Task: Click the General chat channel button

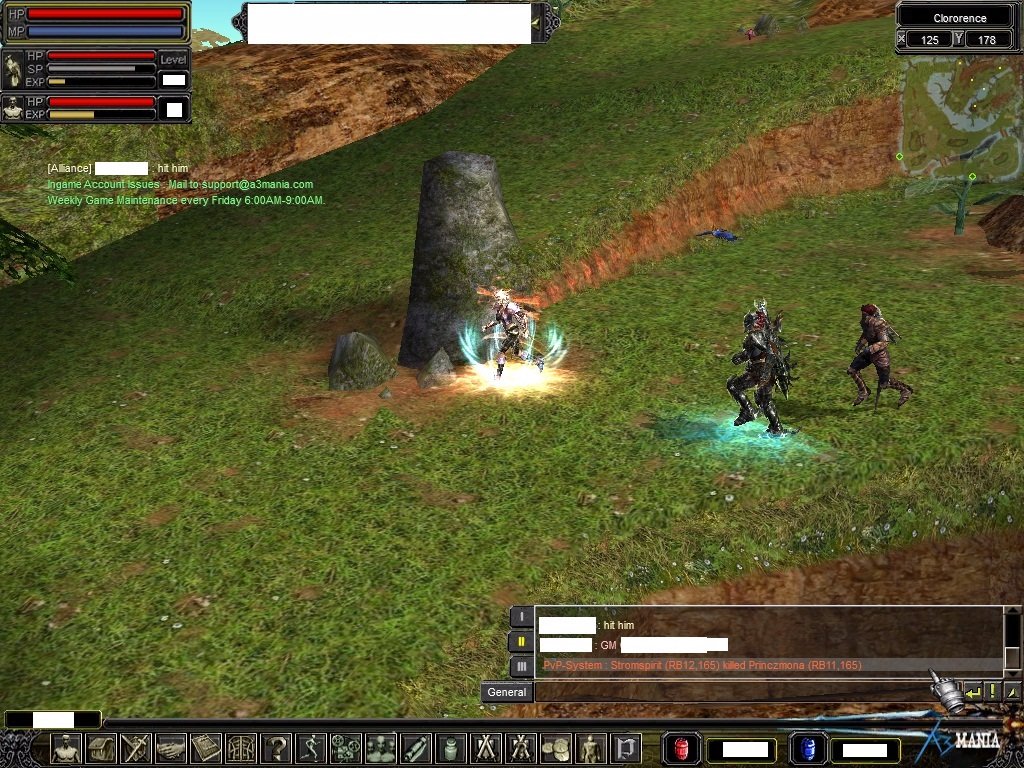Action: point(507,692)
